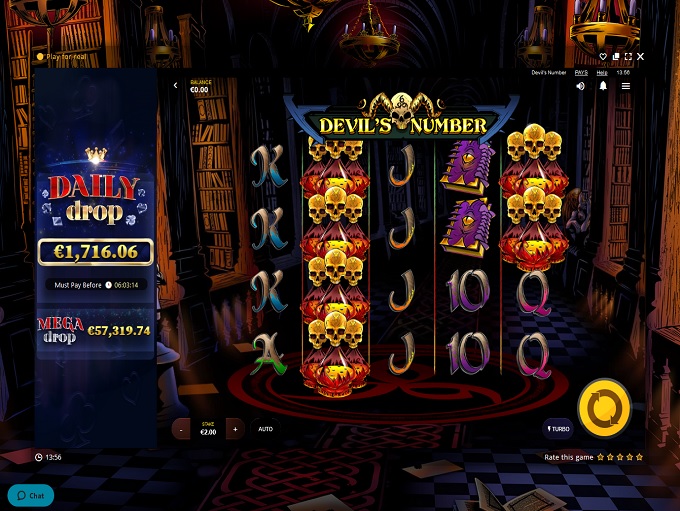Open the PAYS paytable link
Image resolution: width=680 pixels, height=511 pixels.
click(581, 72)
